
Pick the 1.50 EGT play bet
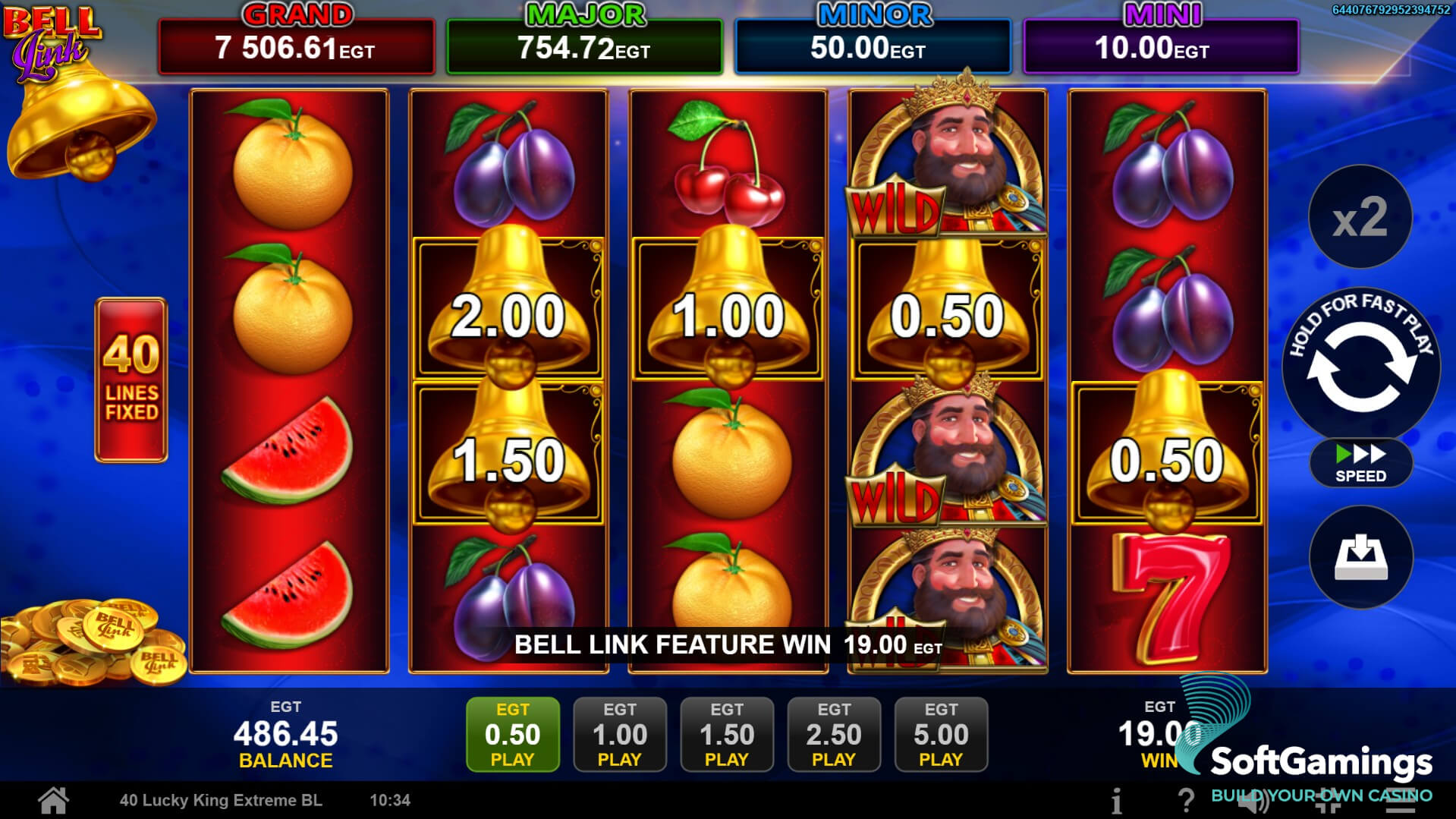[727, 734]
